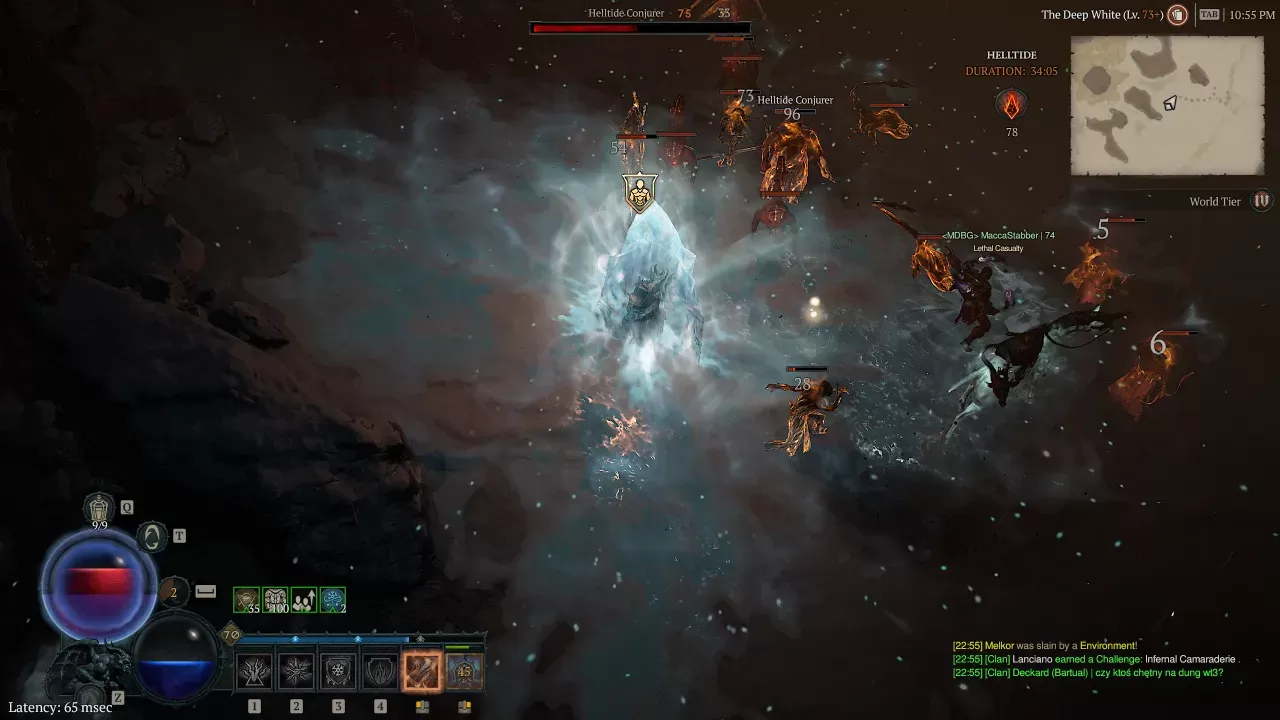Select the skill bound to slot 1

point(255,670)
